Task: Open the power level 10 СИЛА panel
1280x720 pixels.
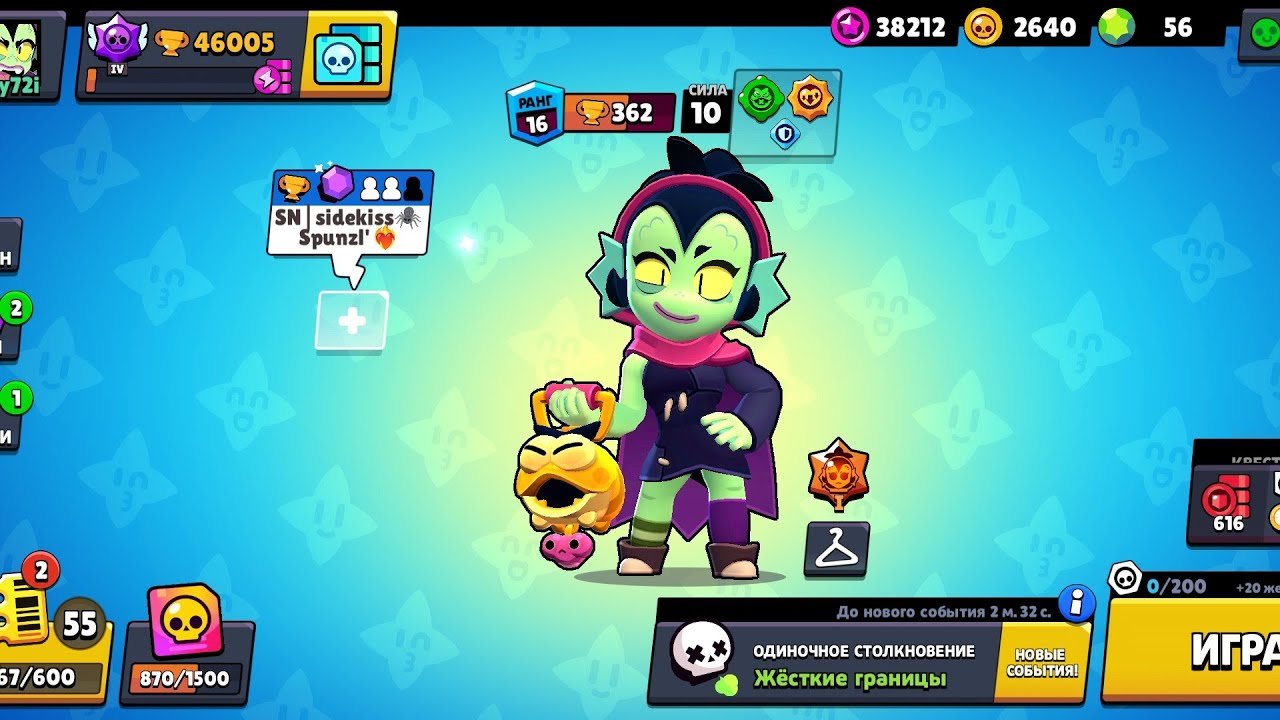Action: pyautogui.click(x=706, y=109)
